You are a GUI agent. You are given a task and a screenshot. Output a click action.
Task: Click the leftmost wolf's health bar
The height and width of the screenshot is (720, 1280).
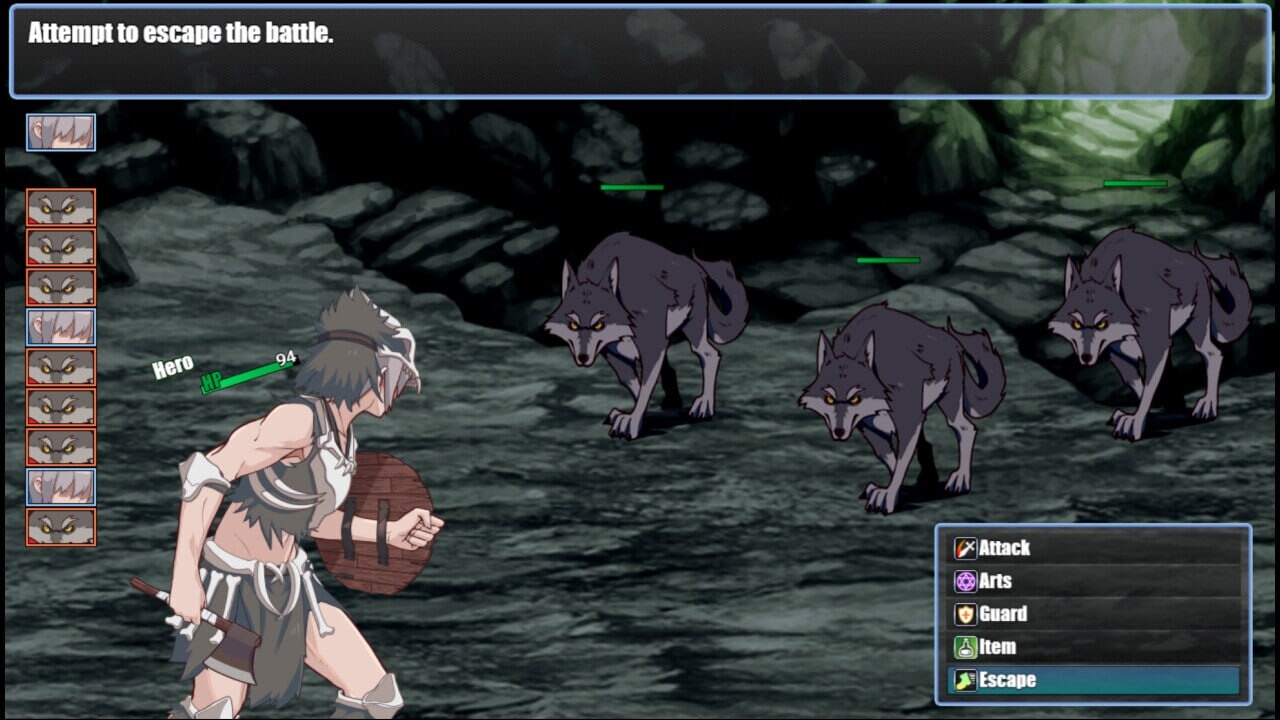(630, 186)
